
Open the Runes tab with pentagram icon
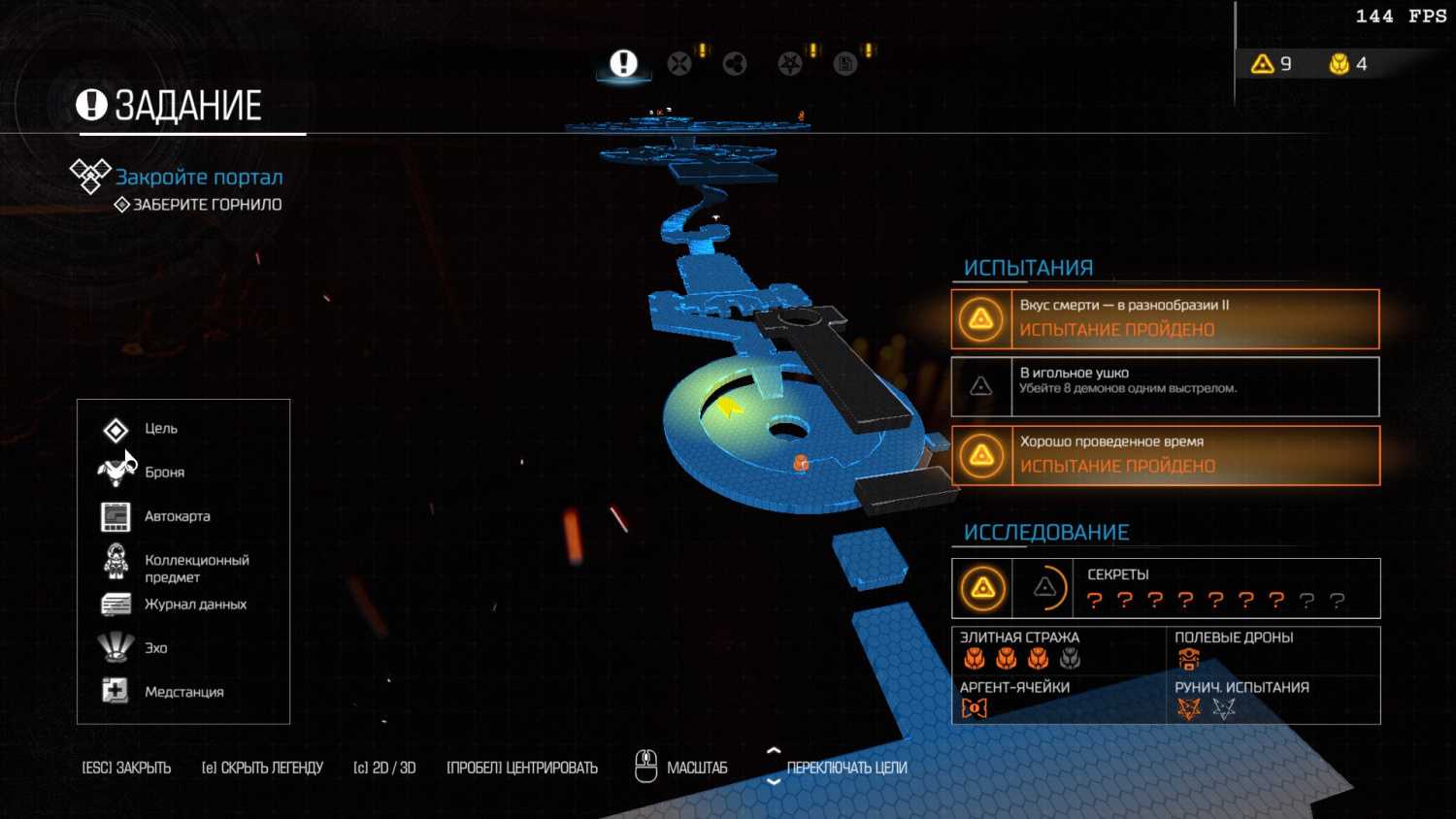click(790, 64)
